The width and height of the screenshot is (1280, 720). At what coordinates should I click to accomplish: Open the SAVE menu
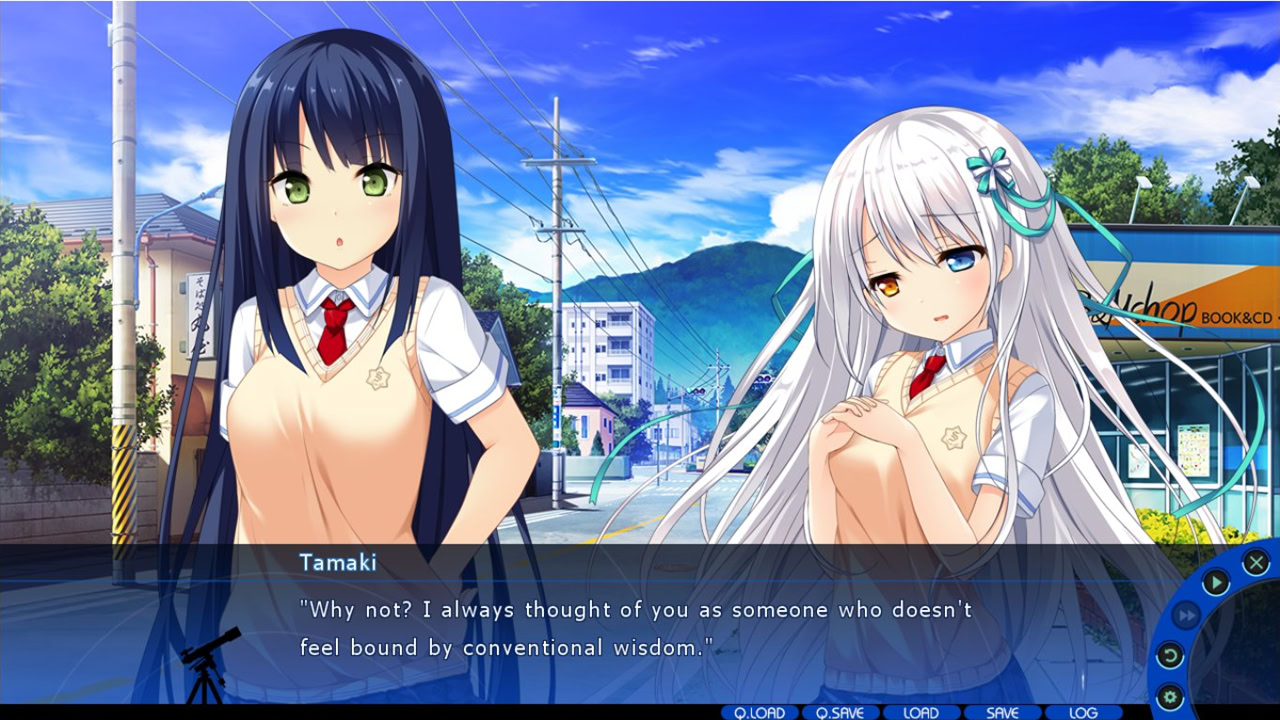[1002, 713]
